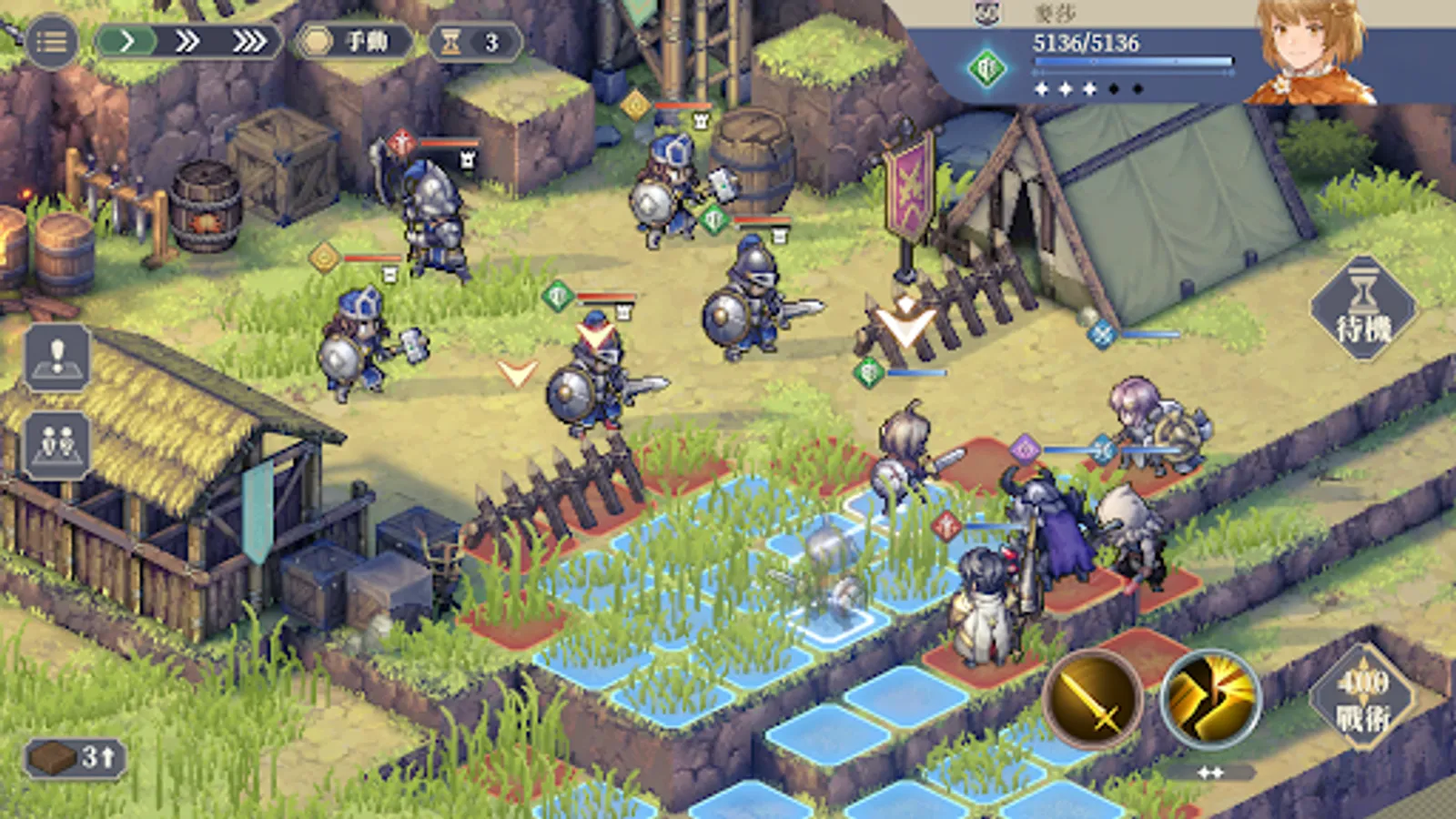Activate the golden boot kick skill
The height and width of the screenshot is (819, 1456).
(1209, 699)
